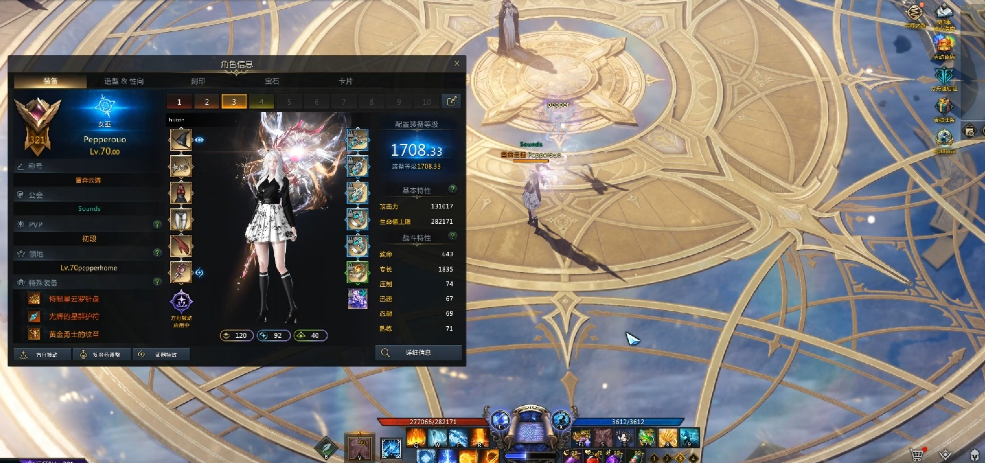
Task: Select the green preset 4 button
Action: pos(261,101)
